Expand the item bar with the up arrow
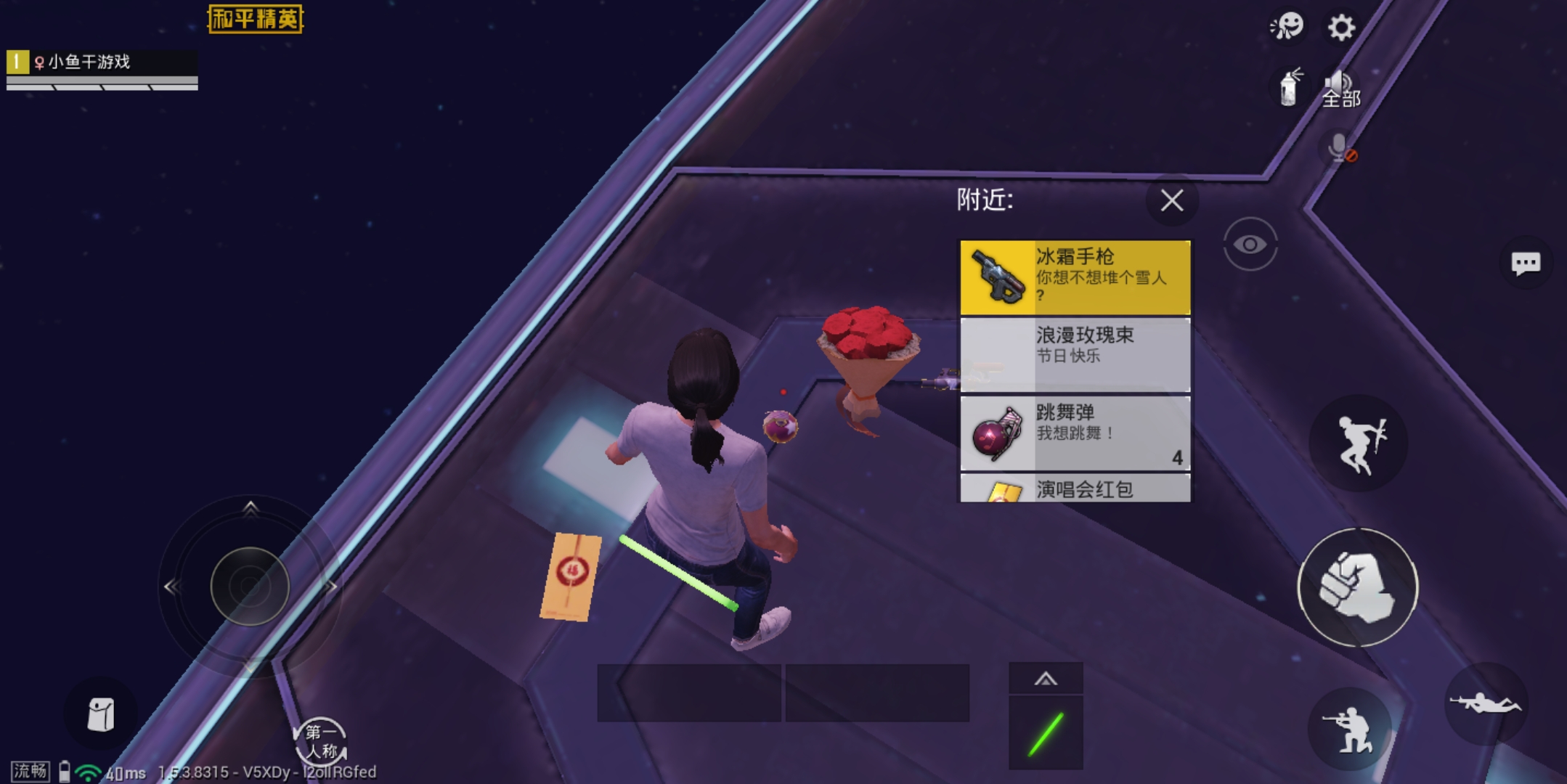 tap(1045, 679)
